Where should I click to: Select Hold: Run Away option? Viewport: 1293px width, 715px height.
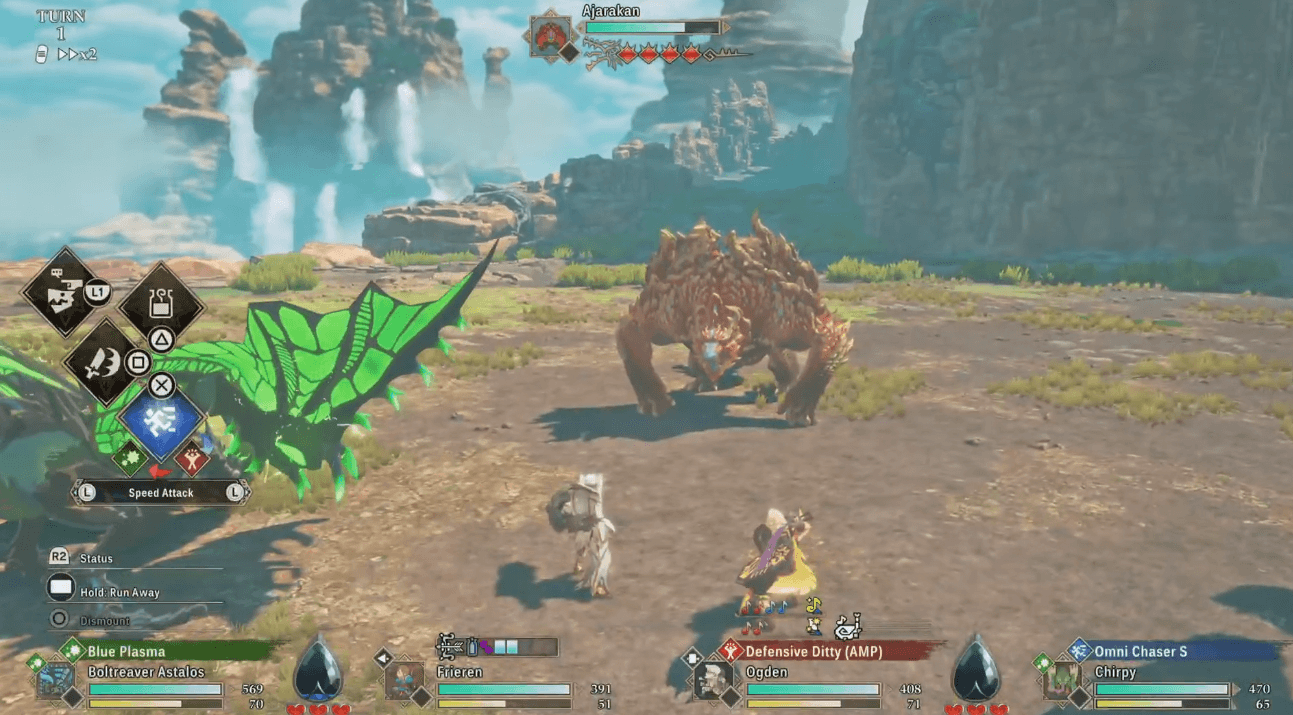118,592
